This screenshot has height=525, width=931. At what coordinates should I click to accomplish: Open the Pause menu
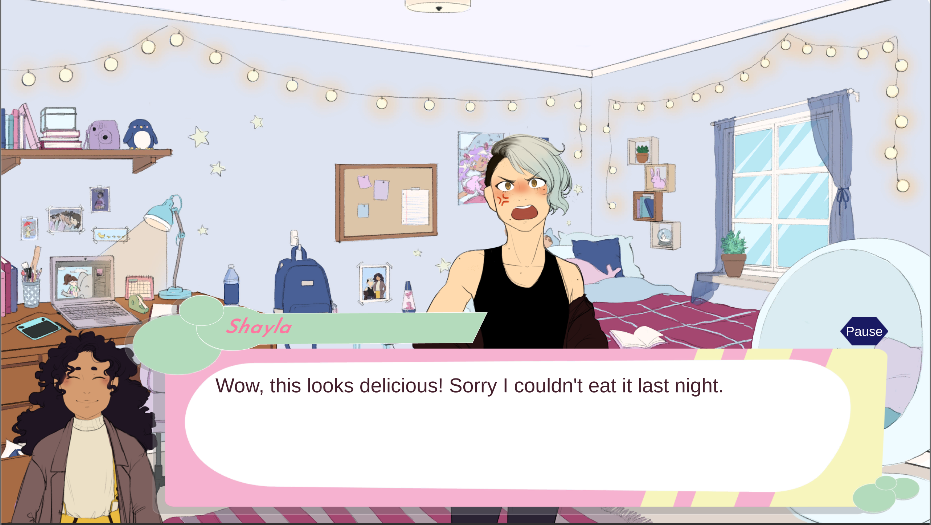(x=864, y=332)
